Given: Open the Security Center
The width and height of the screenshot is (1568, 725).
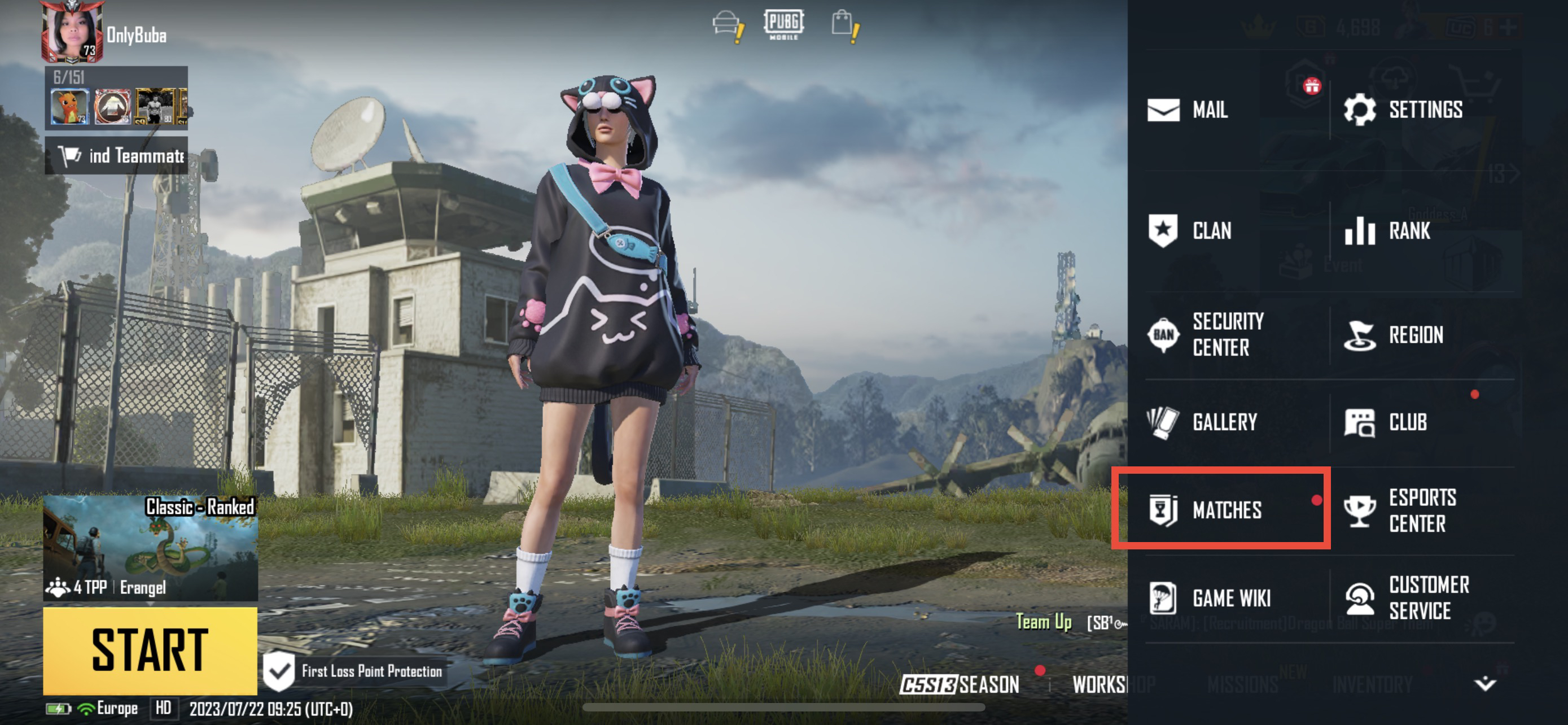Looking at the screenshot, I should pos(1206,334).
